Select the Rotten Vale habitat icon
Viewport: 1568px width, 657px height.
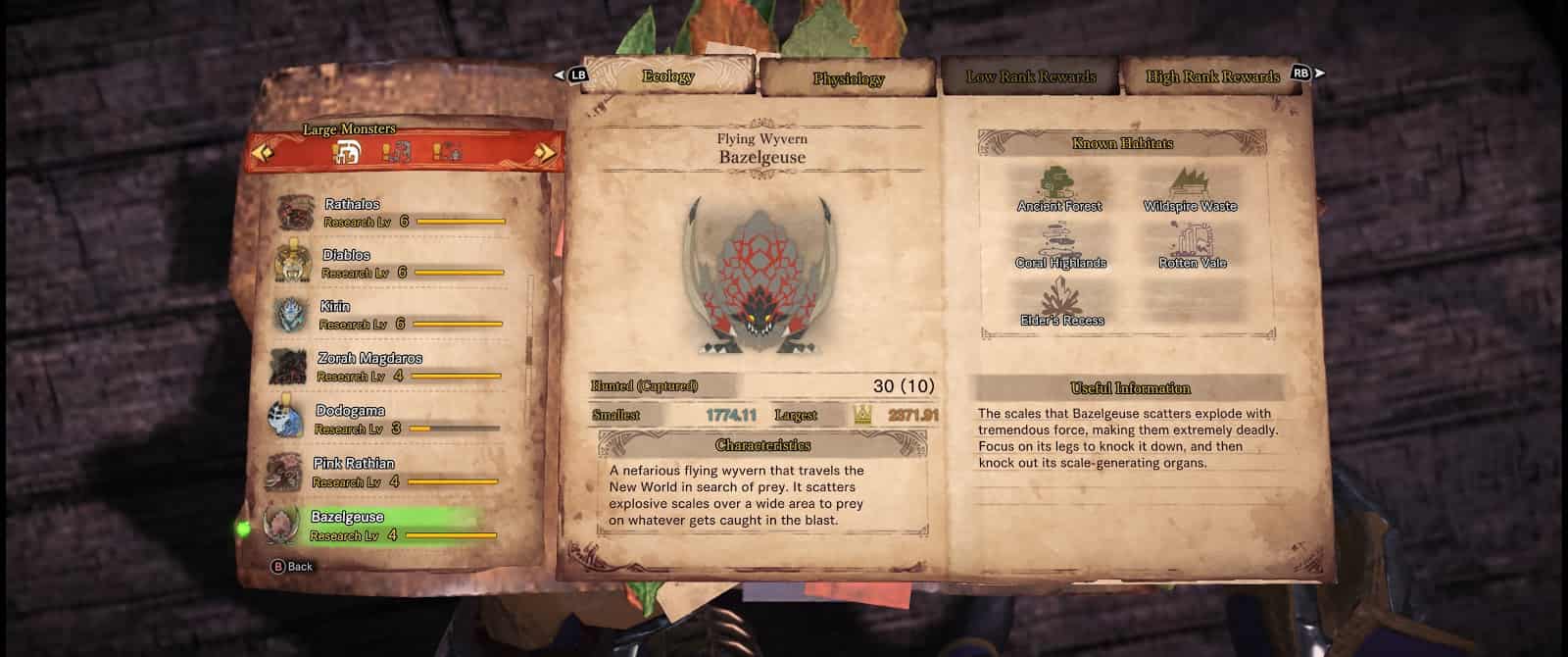[x=1192, y=245]
